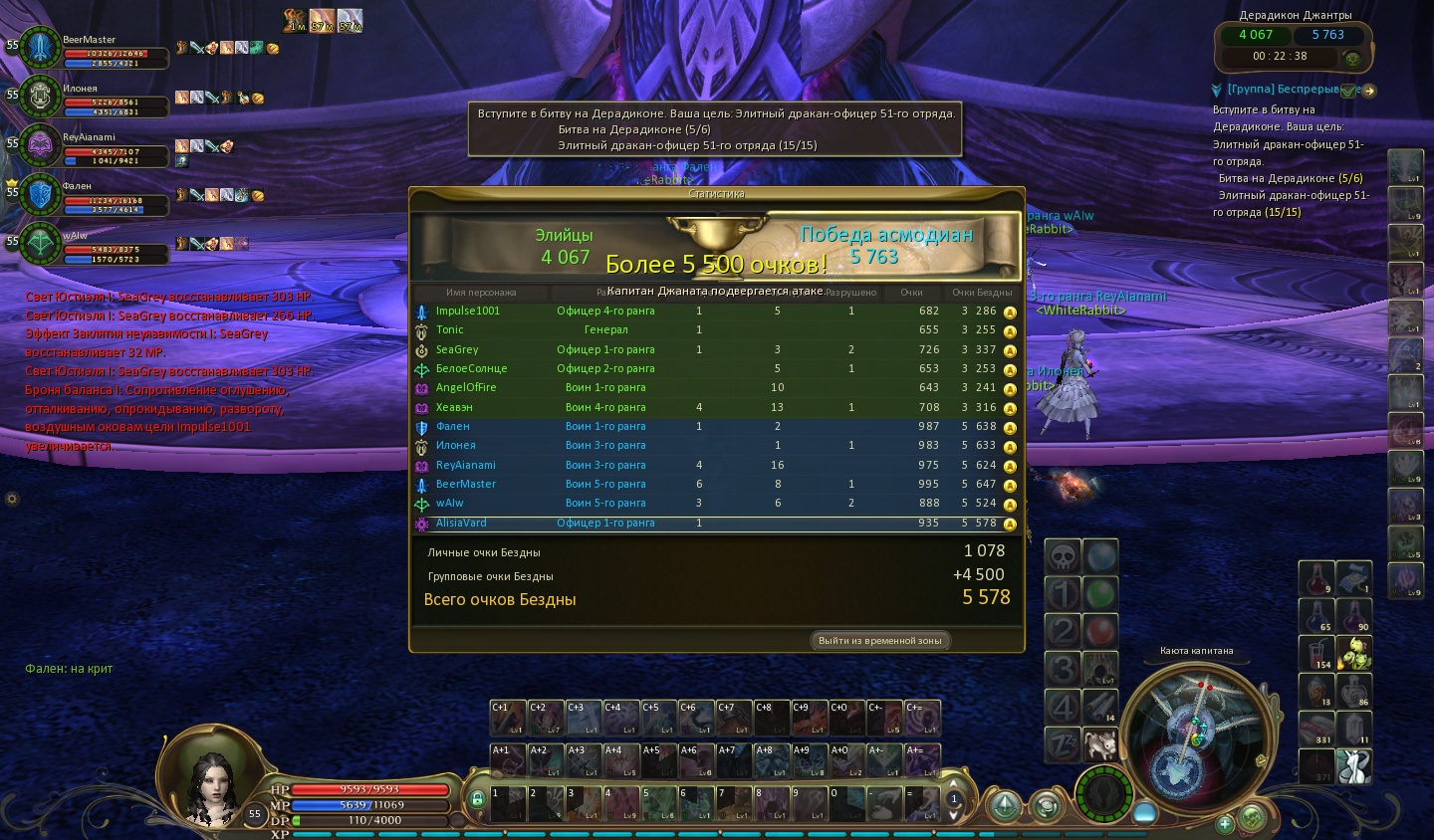Pick party leader Фален's shield portrait
The width and height of the screenshot is (1434, 840).
[40, 194]
